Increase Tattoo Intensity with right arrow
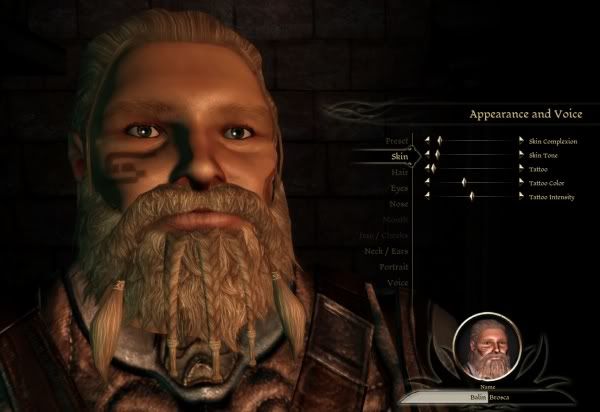 coord(519,197)
